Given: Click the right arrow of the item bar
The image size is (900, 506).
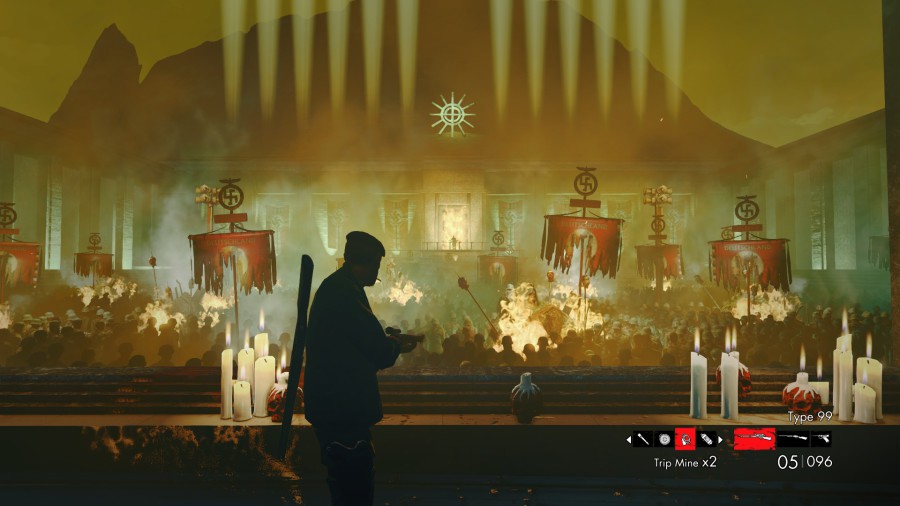Looking at the screenshot, I should tap(722, 438).
